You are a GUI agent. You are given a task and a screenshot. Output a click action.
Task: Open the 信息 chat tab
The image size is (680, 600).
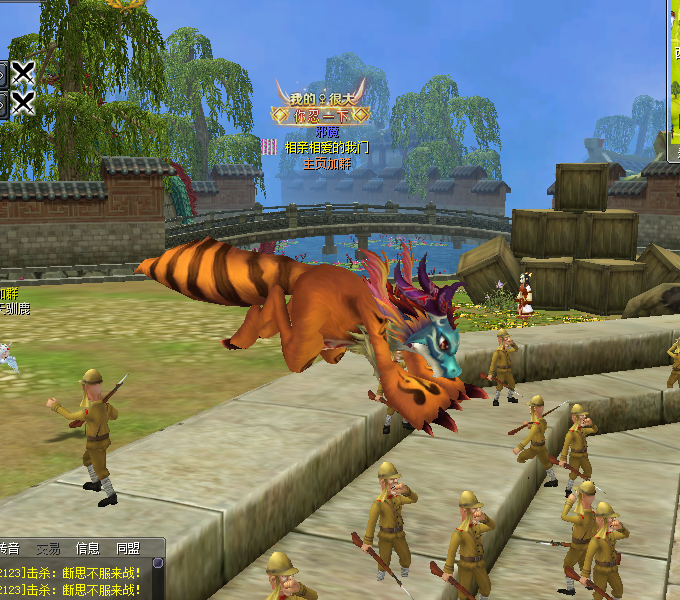click(88, 549)
